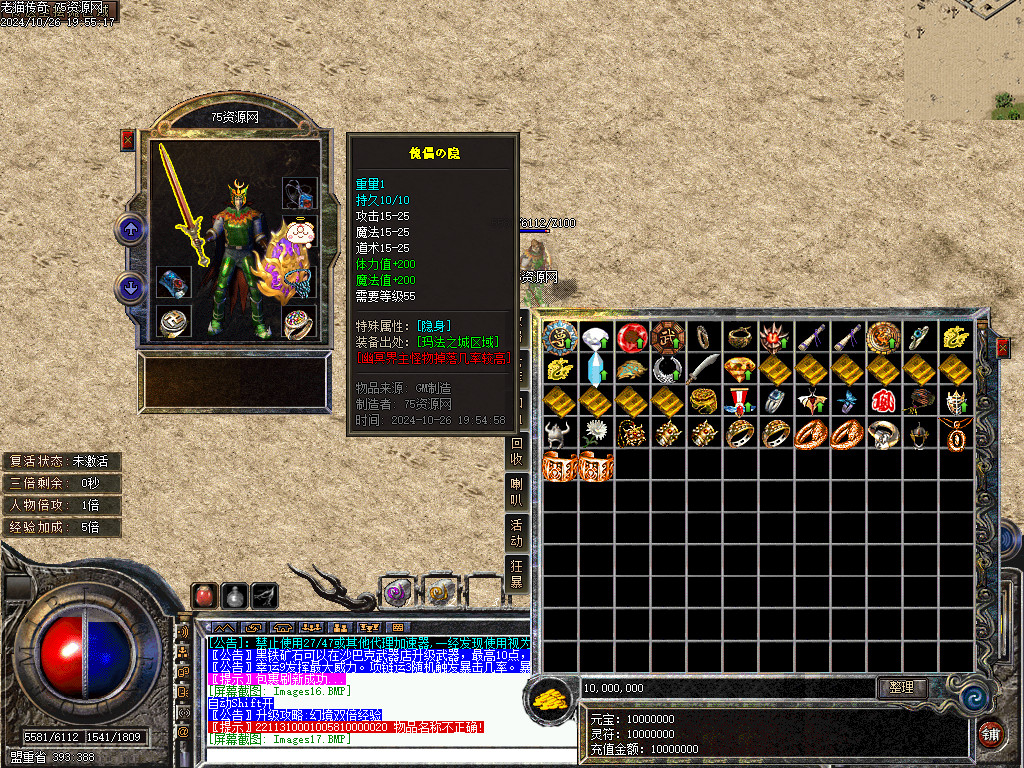Use the red potion quick slot
Viewport: 1024px width, 768px height.
point(205,594)
